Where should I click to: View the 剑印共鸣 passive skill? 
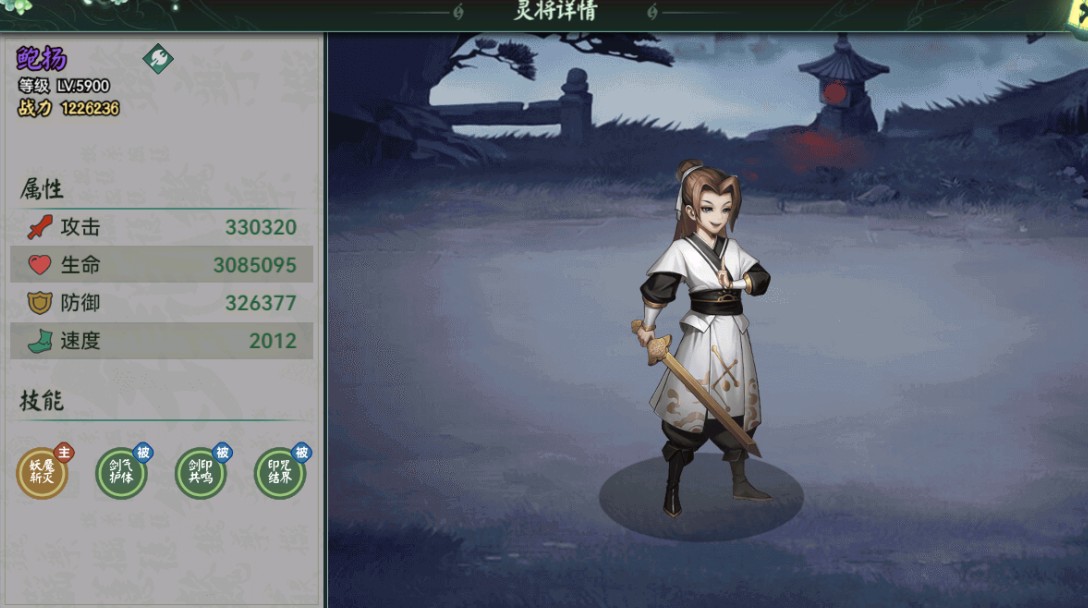[200, 473]
